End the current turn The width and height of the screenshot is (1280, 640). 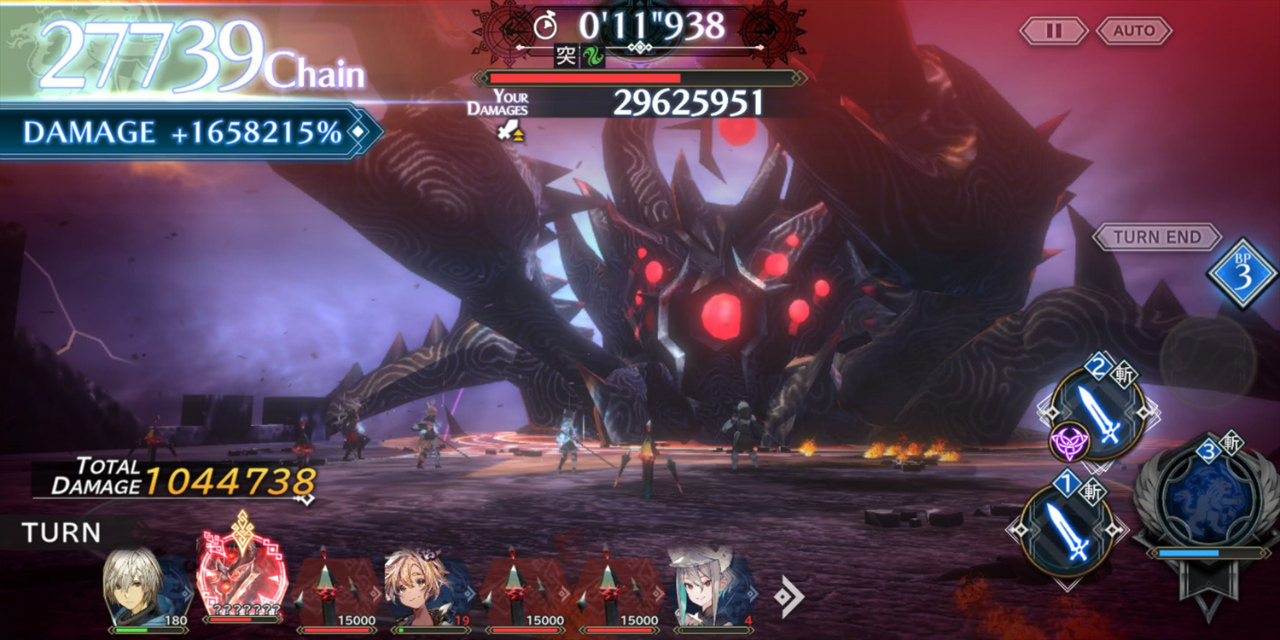click(x=1157, y=237)
